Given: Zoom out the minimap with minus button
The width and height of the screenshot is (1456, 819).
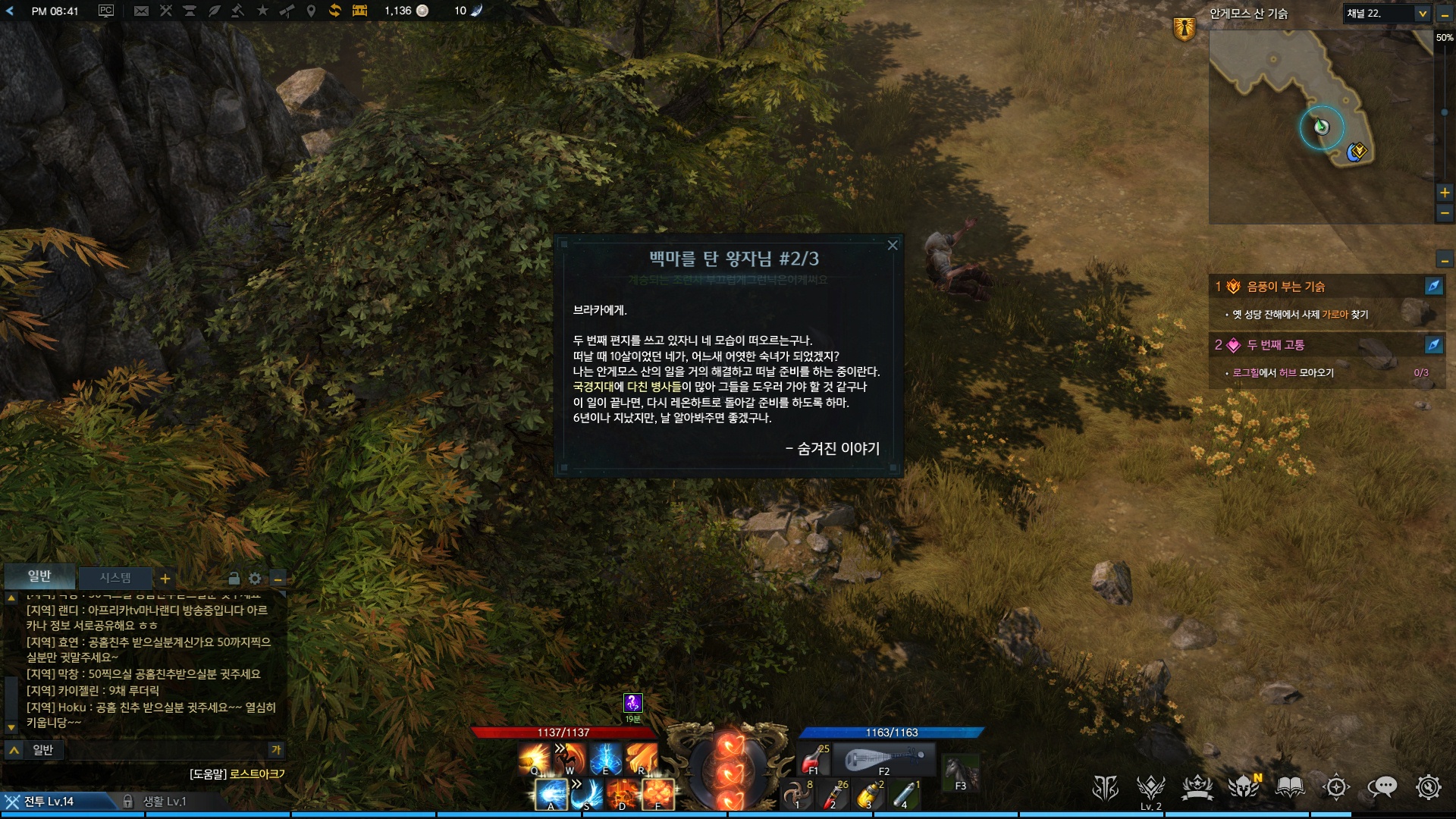Looking at the screenshot, I should 1445,215.
